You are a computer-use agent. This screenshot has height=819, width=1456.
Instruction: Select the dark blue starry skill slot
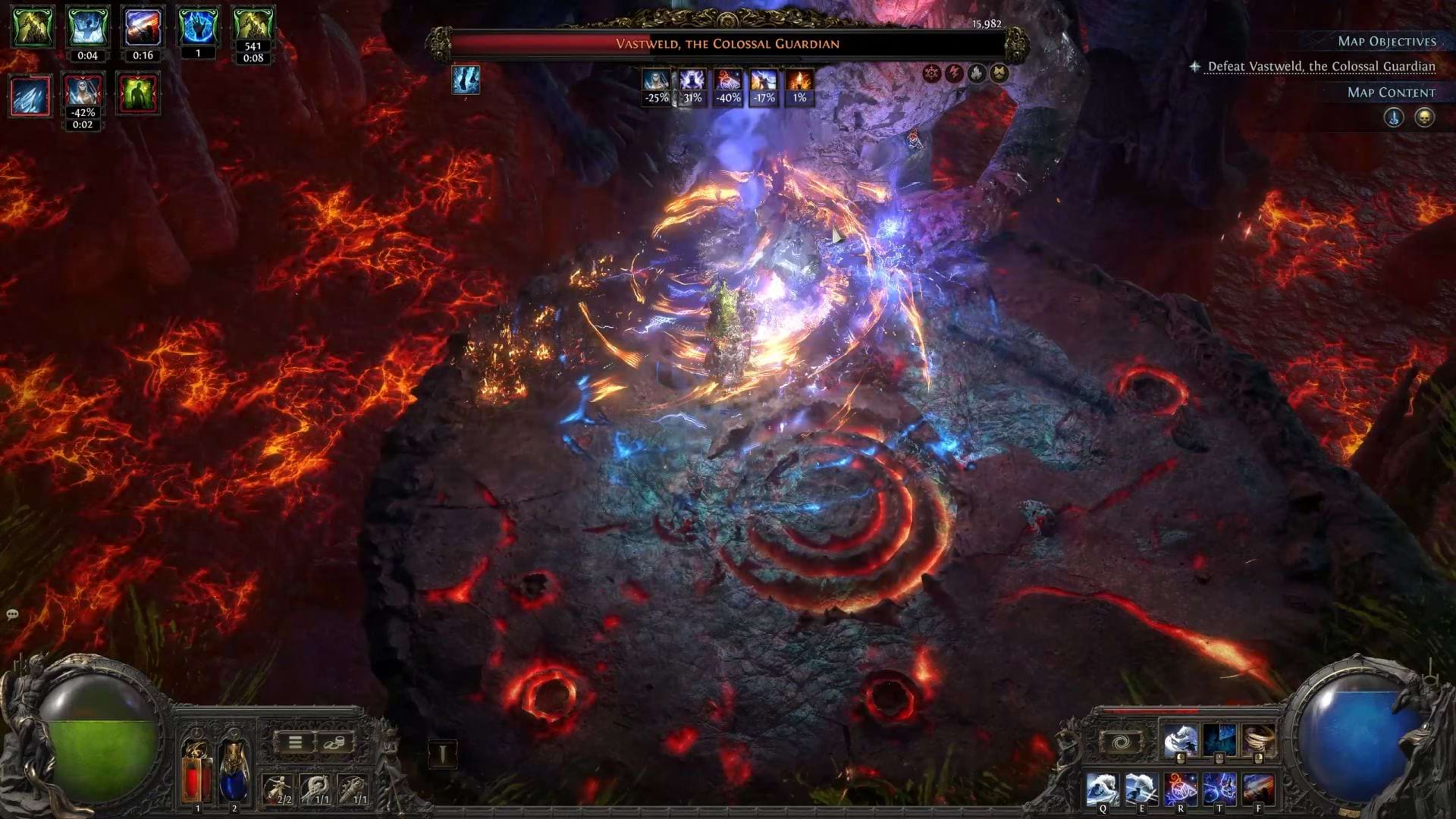tap(1219, 741)
